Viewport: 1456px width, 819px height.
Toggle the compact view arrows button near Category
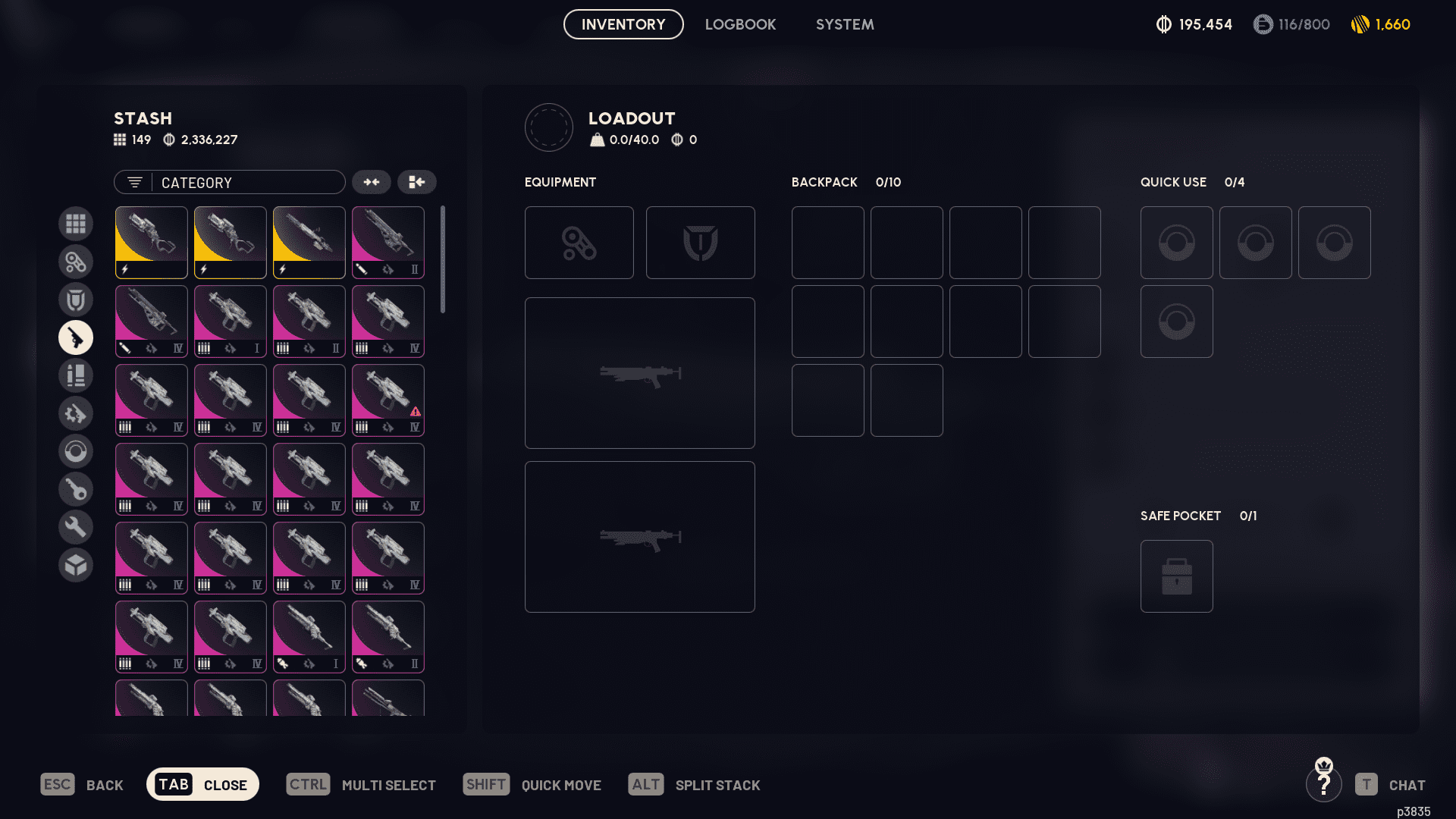(371, 182)
